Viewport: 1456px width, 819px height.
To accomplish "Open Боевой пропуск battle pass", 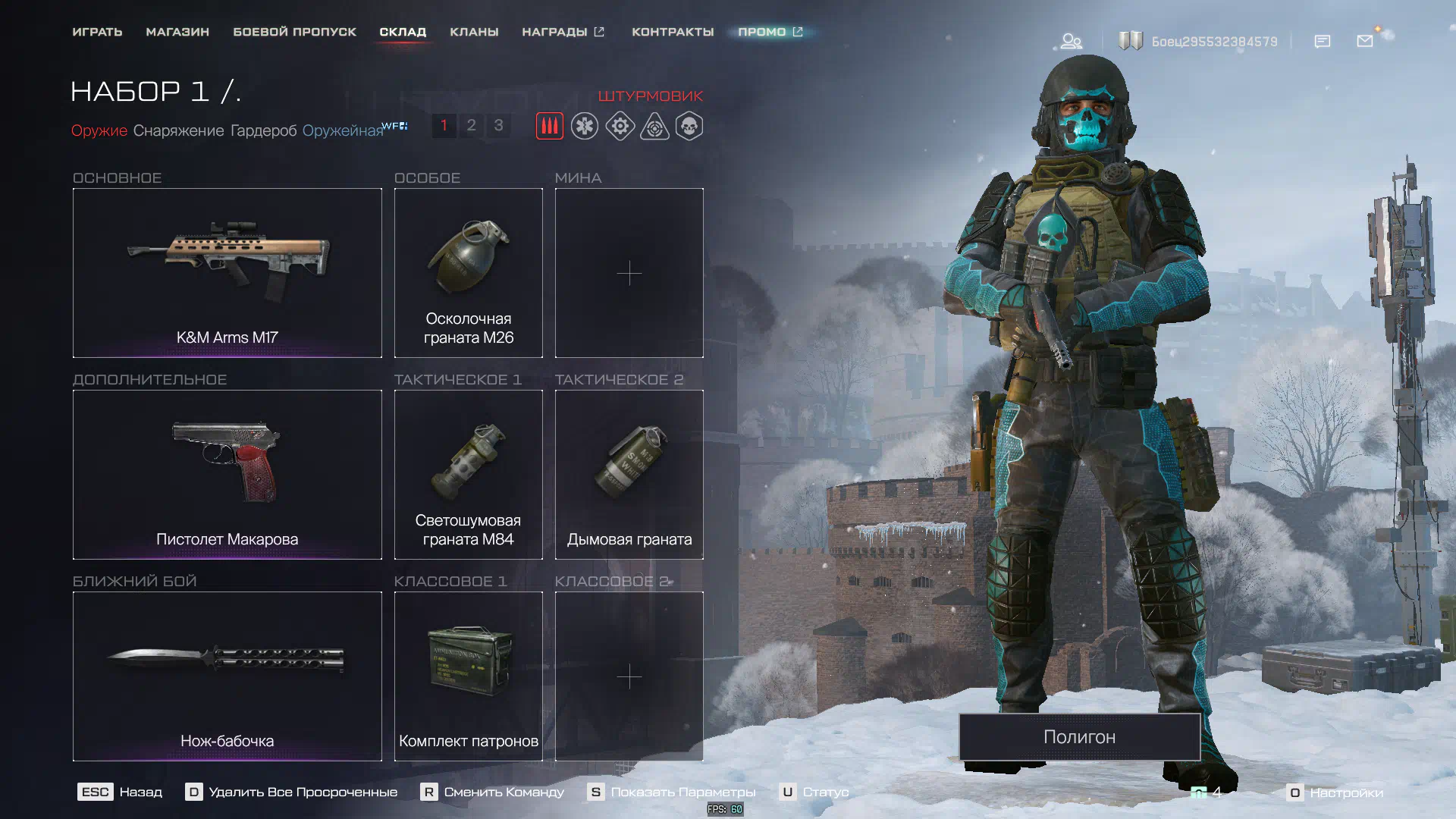I will coord(294,32).
